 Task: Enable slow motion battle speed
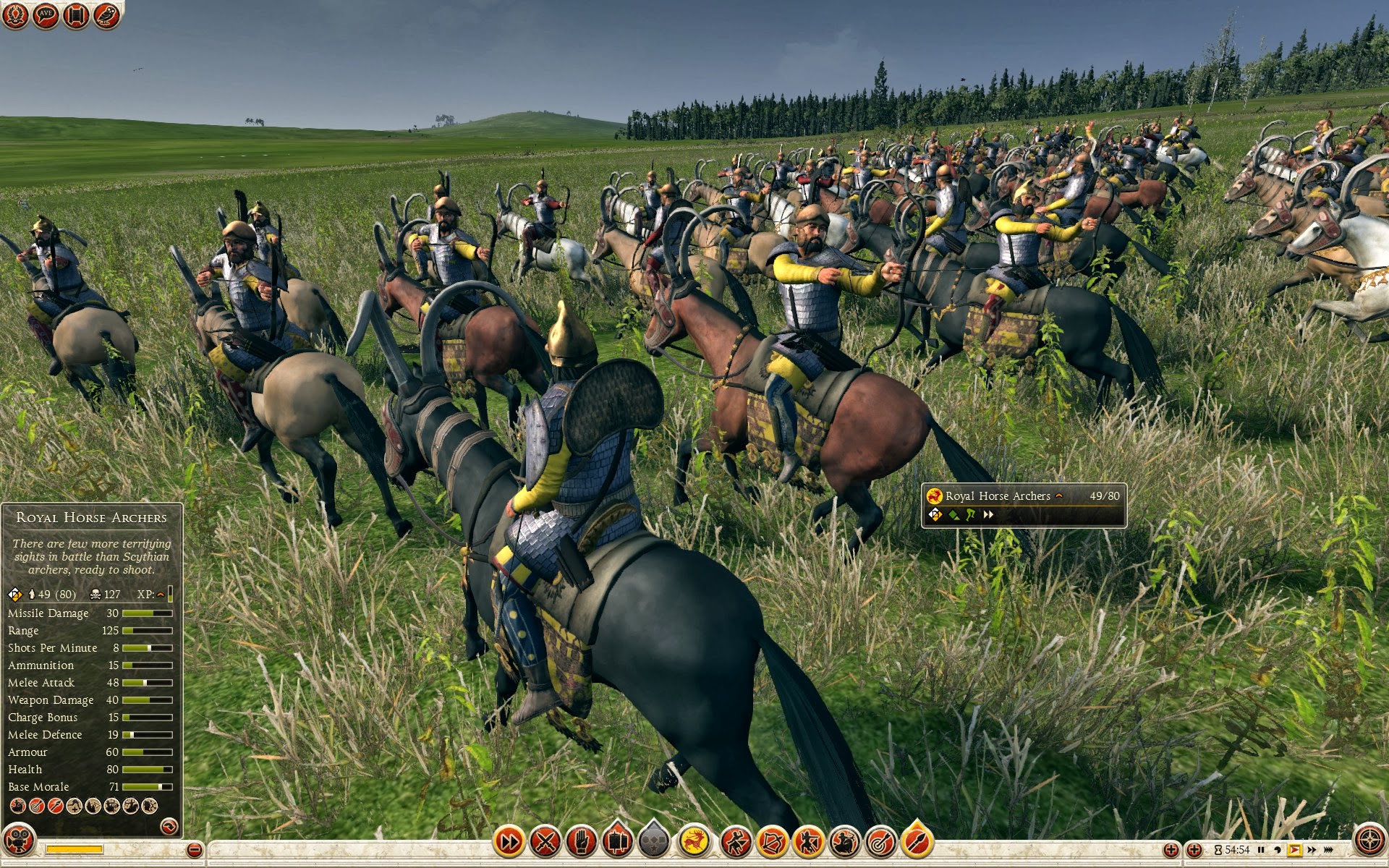coord(1278,850)
